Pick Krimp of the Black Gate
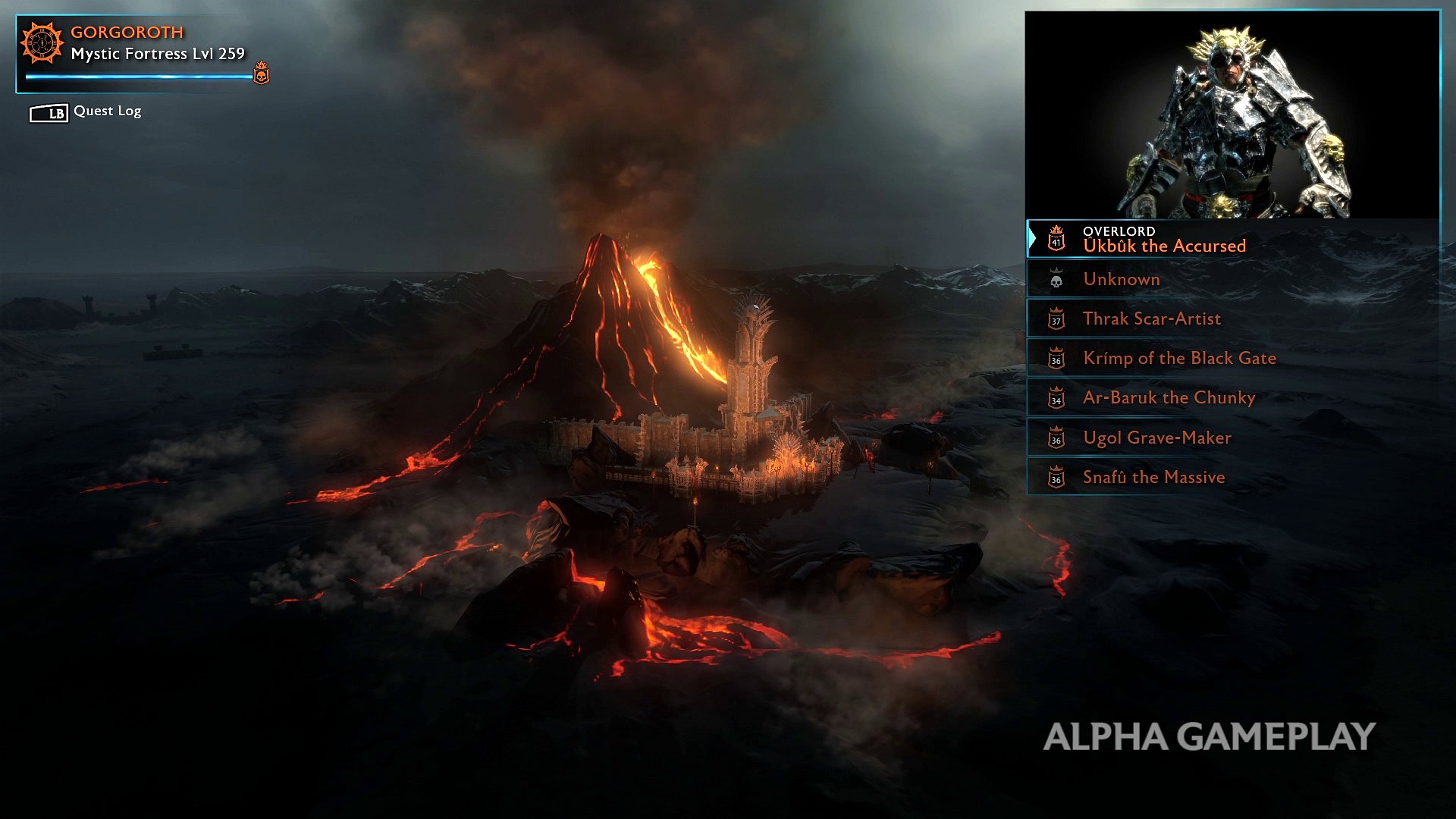 click(1179, 358)
